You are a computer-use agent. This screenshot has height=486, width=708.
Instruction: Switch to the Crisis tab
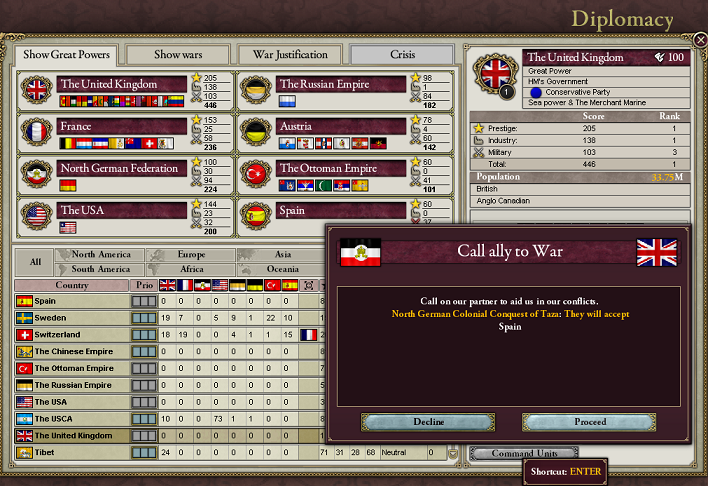point(402,54)
